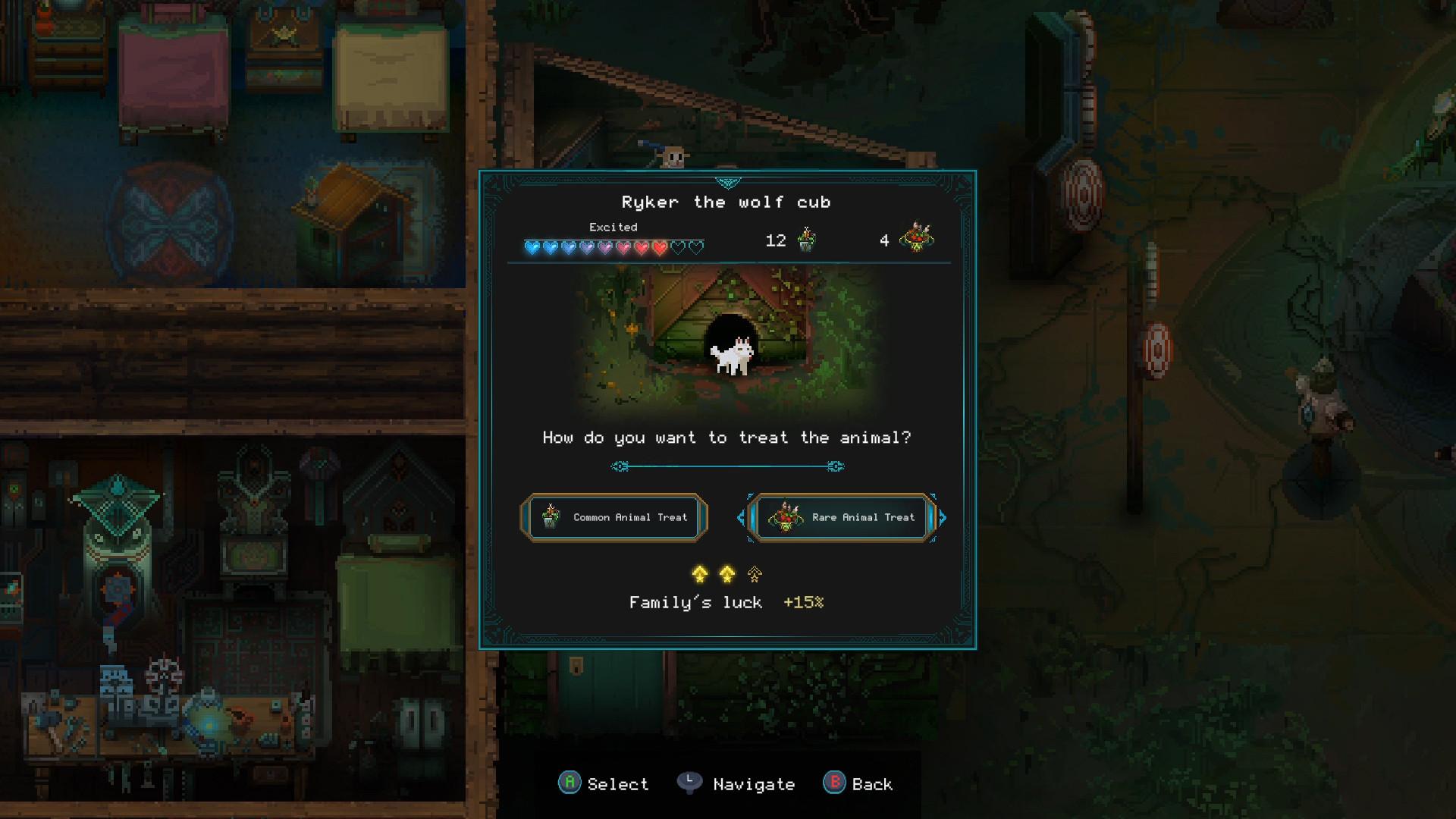Toggle the empty third Family's luck star
This screenshot has height=819, width=1456.
point(753,575)
